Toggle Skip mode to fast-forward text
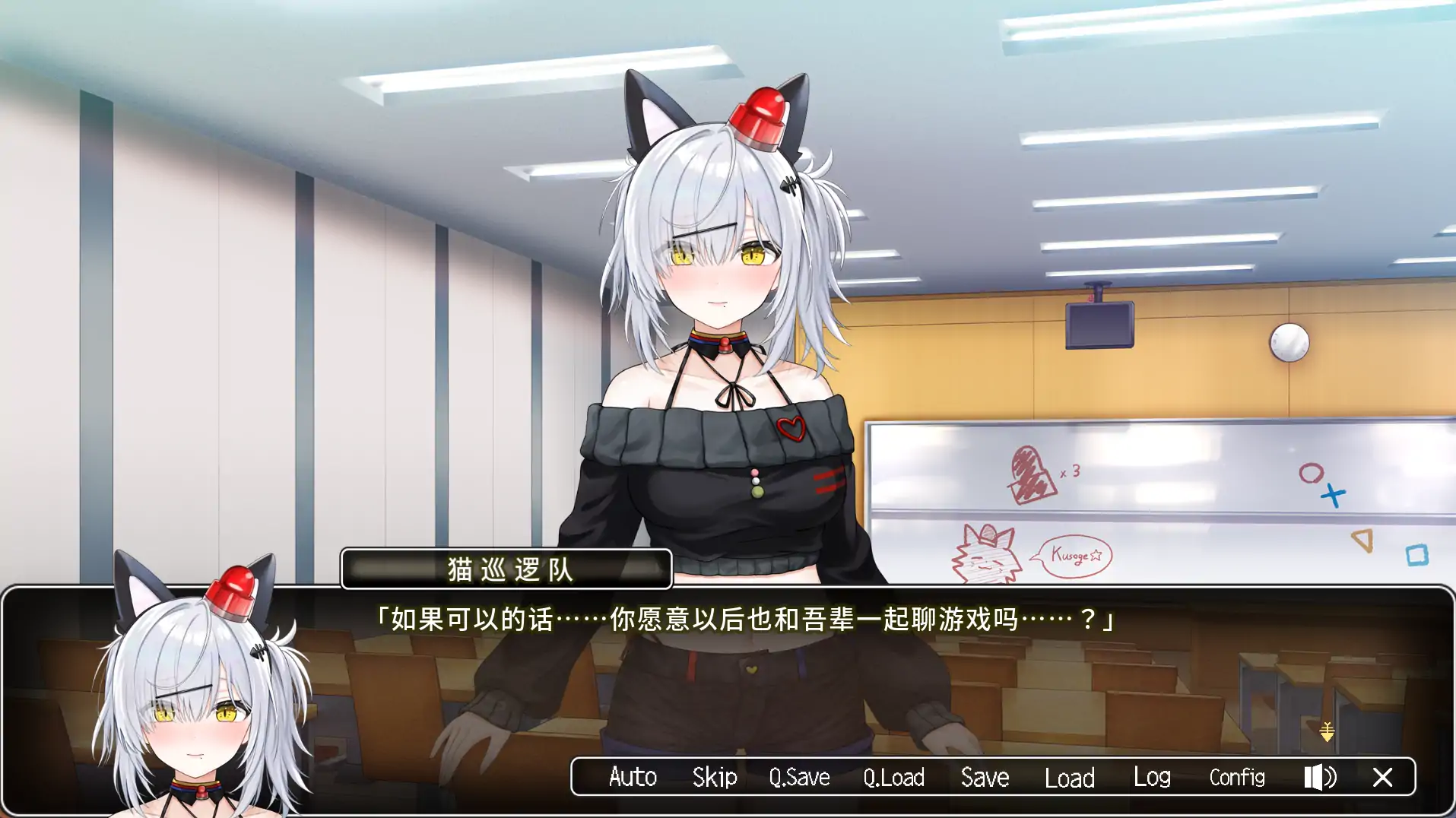This screenshot has width=1456, height=818. (713, 777)
